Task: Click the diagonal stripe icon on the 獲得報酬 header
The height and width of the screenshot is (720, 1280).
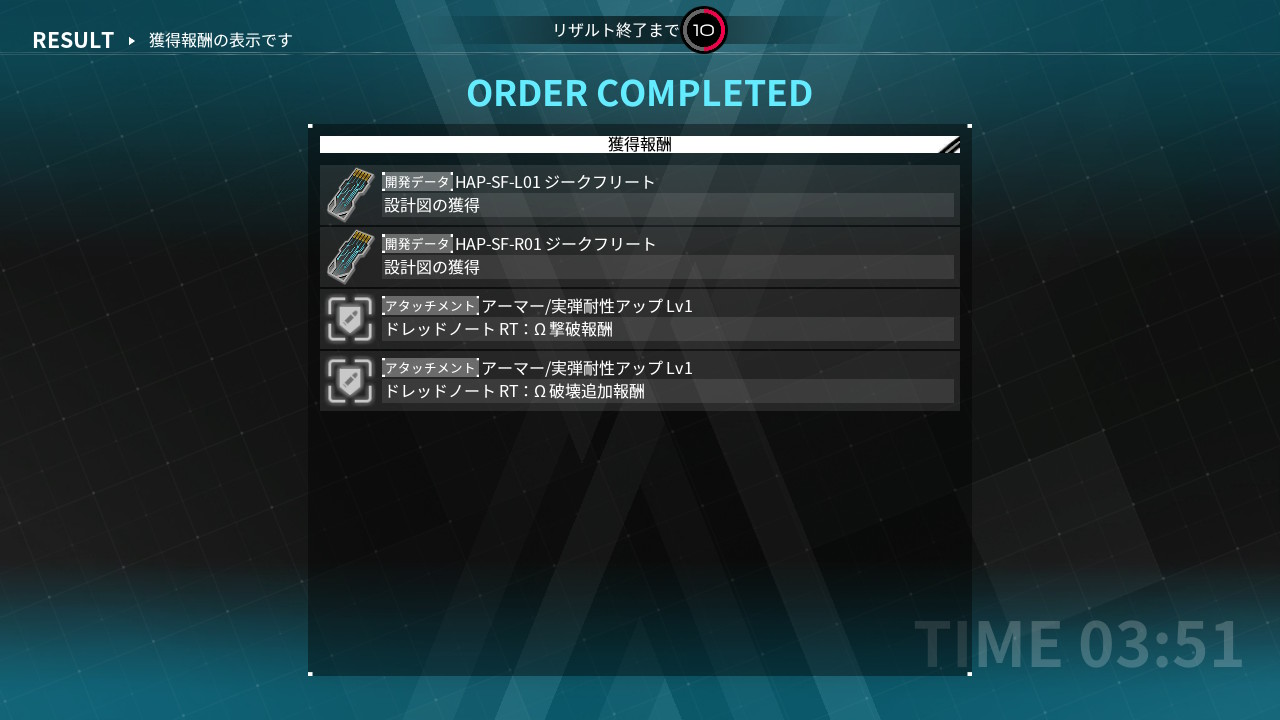Action: [948, 143]
